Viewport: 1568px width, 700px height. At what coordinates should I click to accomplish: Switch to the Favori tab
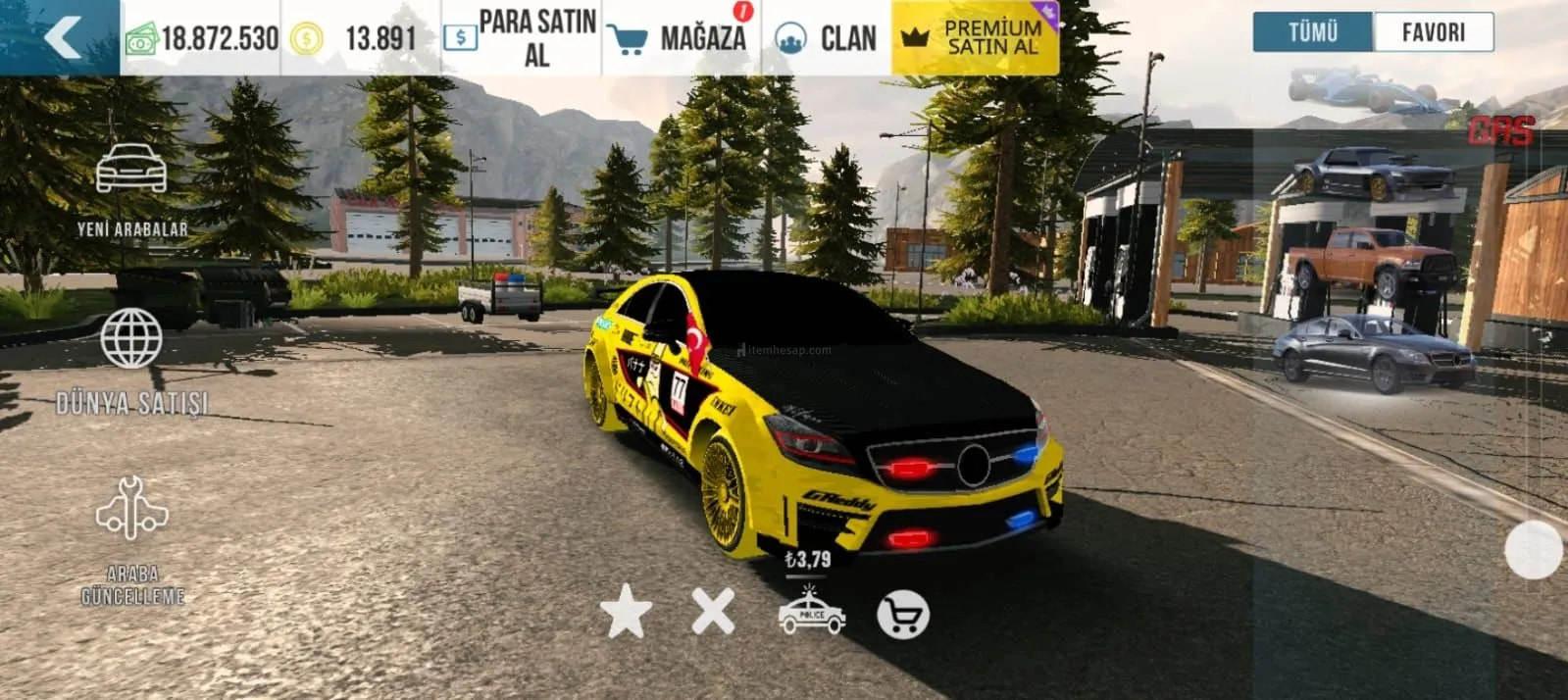[x=1433, y=32]
